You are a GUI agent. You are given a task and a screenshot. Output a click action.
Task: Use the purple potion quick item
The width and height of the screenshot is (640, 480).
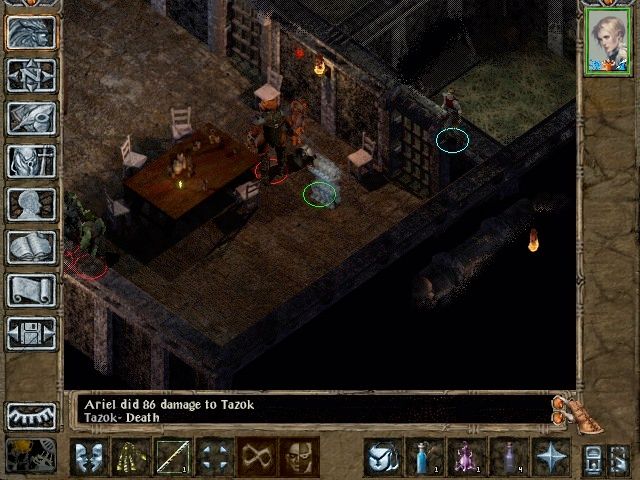pos(467,457)
